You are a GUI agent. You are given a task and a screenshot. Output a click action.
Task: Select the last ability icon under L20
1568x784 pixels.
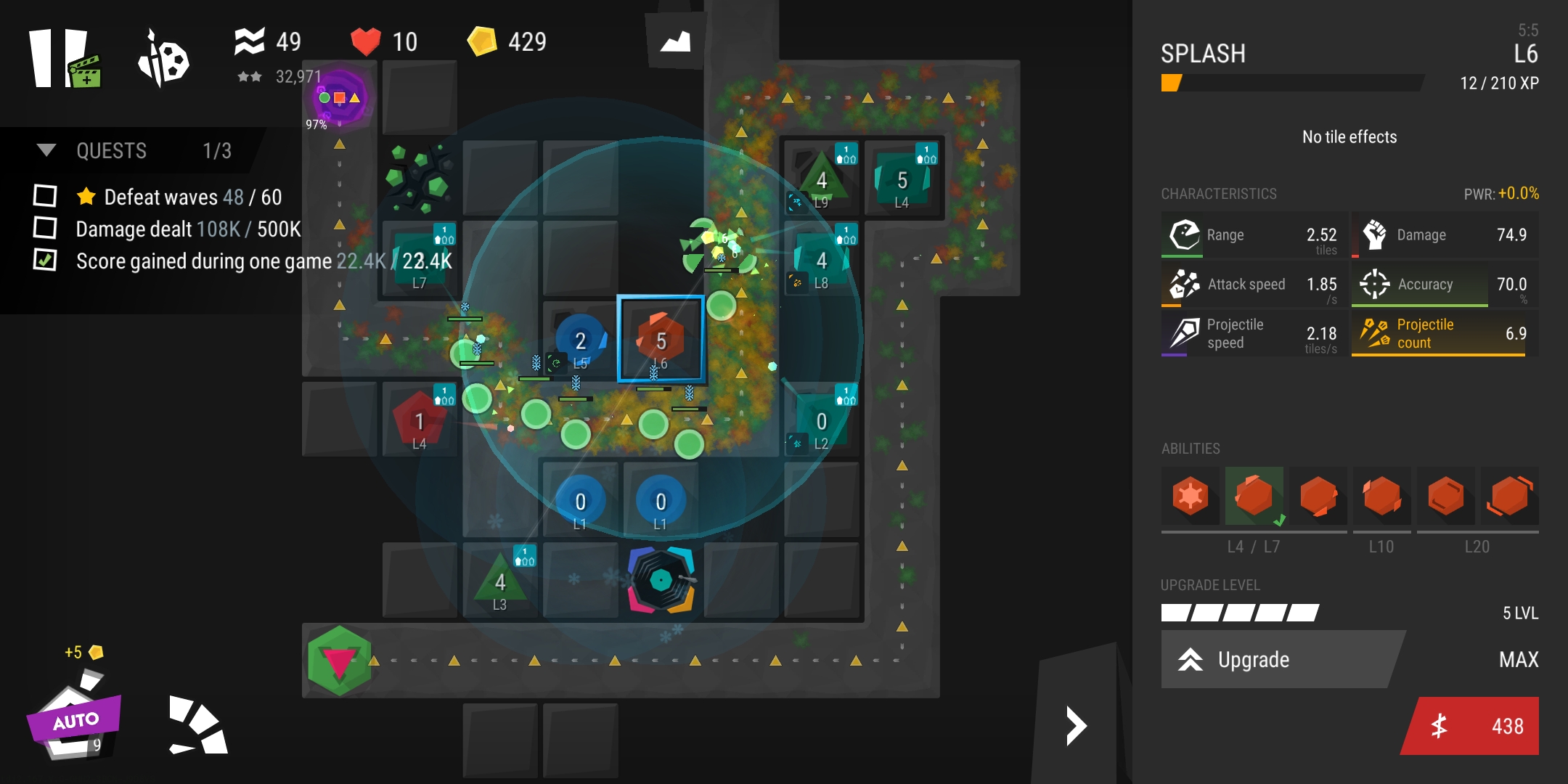point(1510,497)
